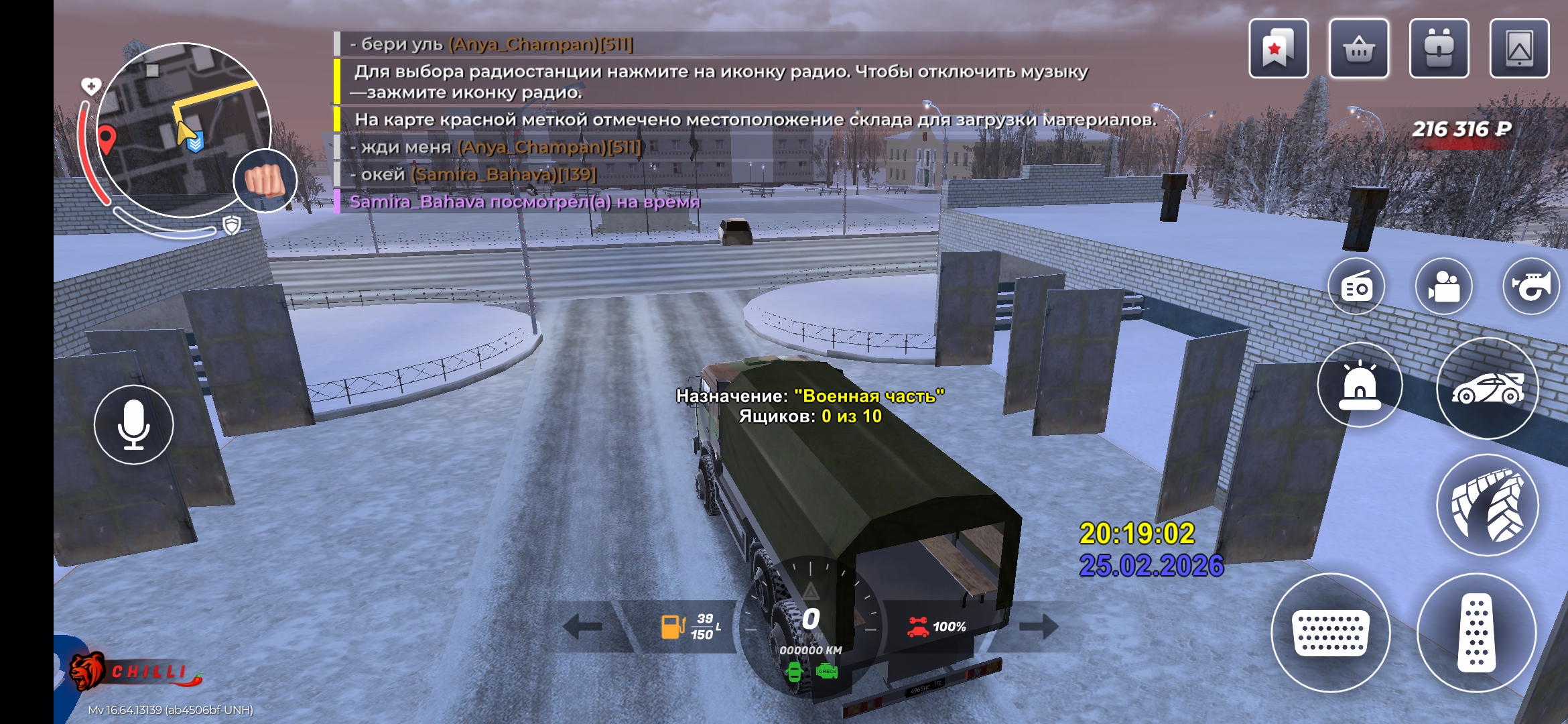This screenshot has width=1568, height=724.
Task: Tap the 216 316 ₽ money balance
Action: point(1461,129)
